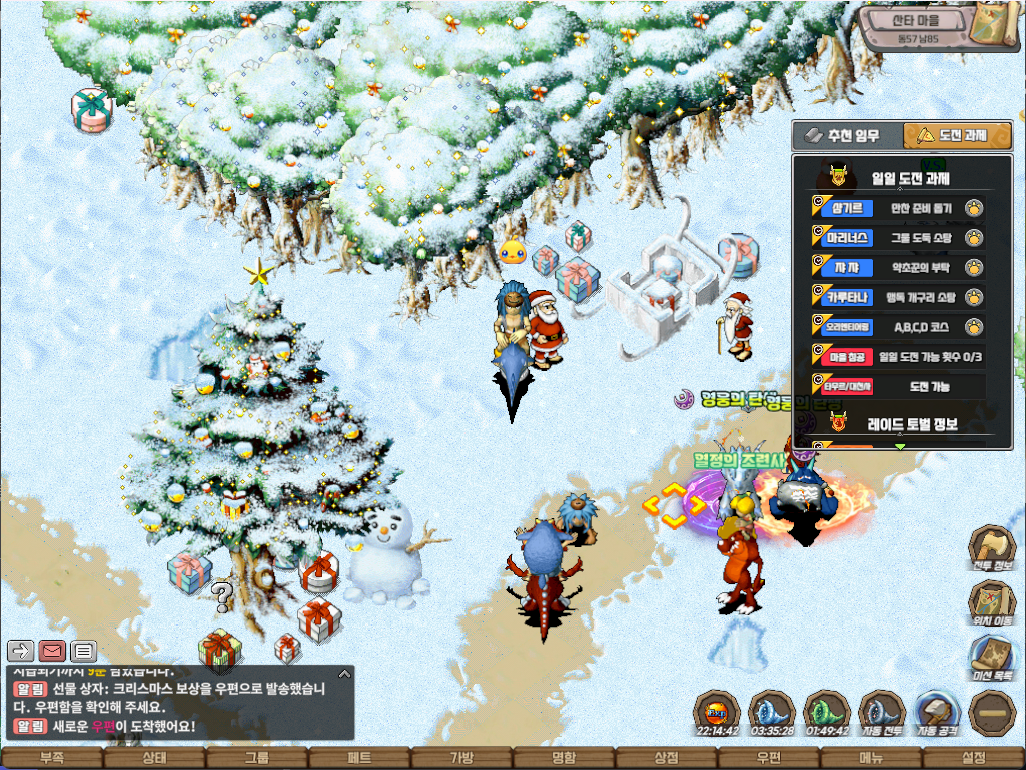Open the 상태 status menu
The height and width of the screenshot is (770, 1026).
click(155, 758)
